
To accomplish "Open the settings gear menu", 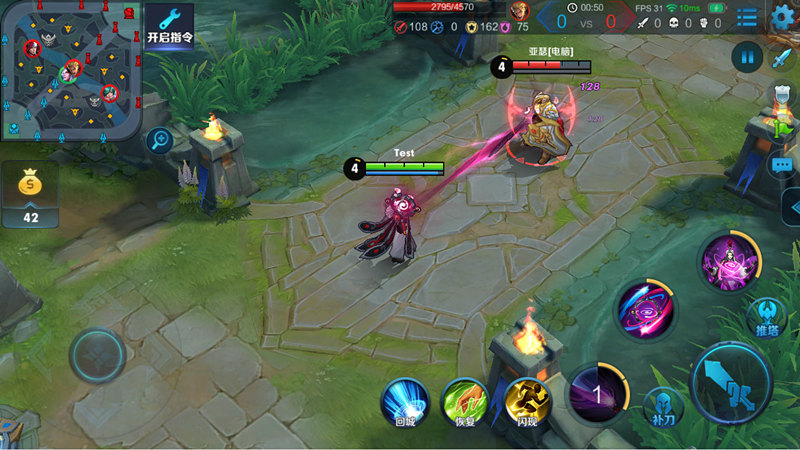I will tap(782, 16).
